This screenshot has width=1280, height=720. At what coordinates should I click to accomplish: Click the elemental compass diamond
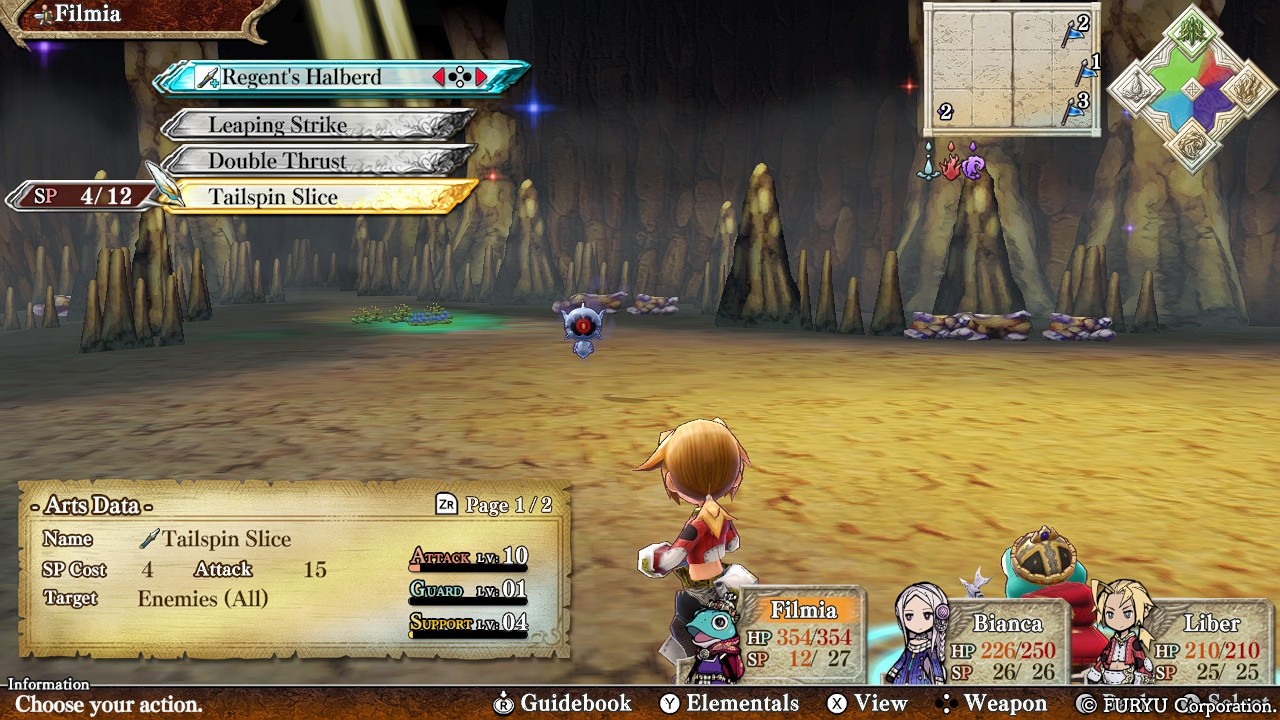(1192, 88)
